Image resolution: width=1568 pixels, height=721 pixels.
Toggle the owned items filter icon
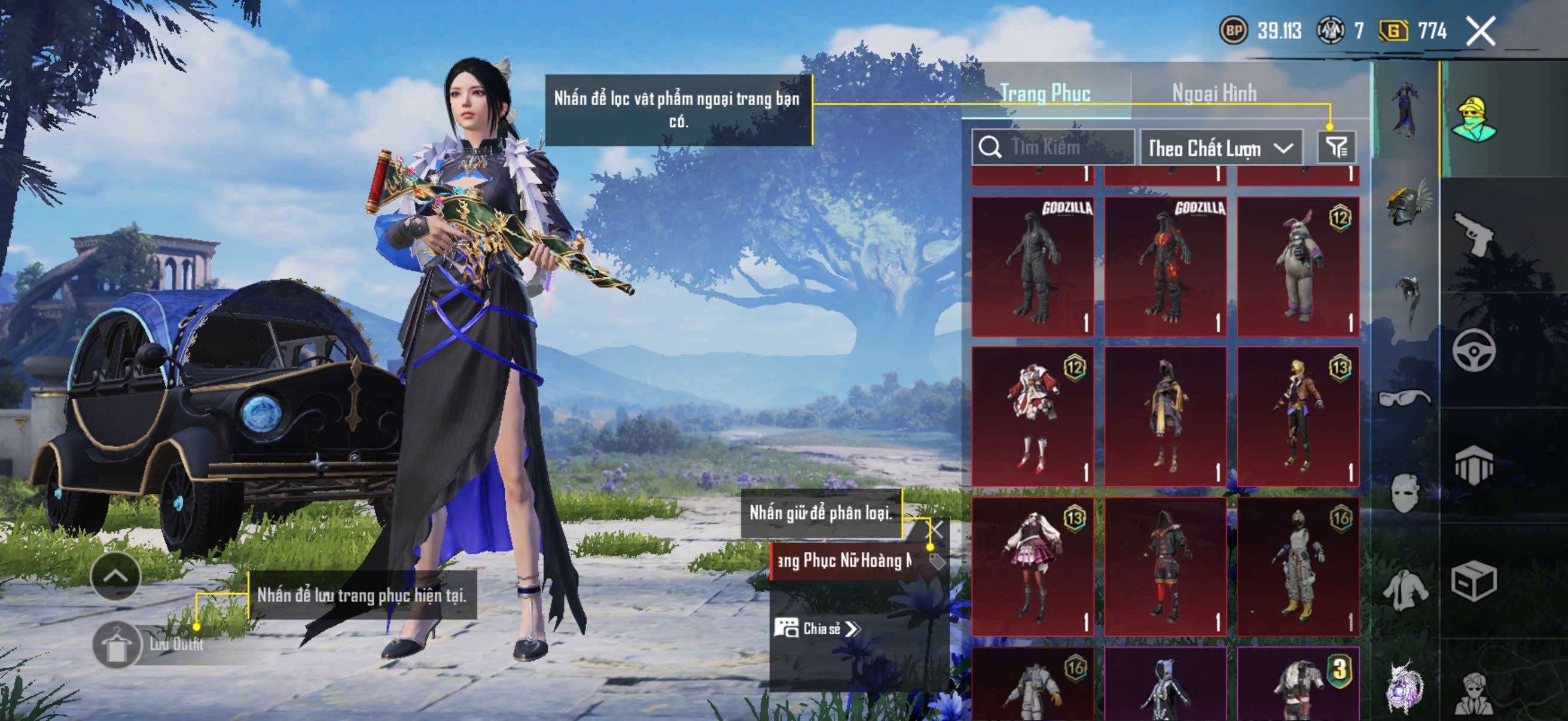1336,147
